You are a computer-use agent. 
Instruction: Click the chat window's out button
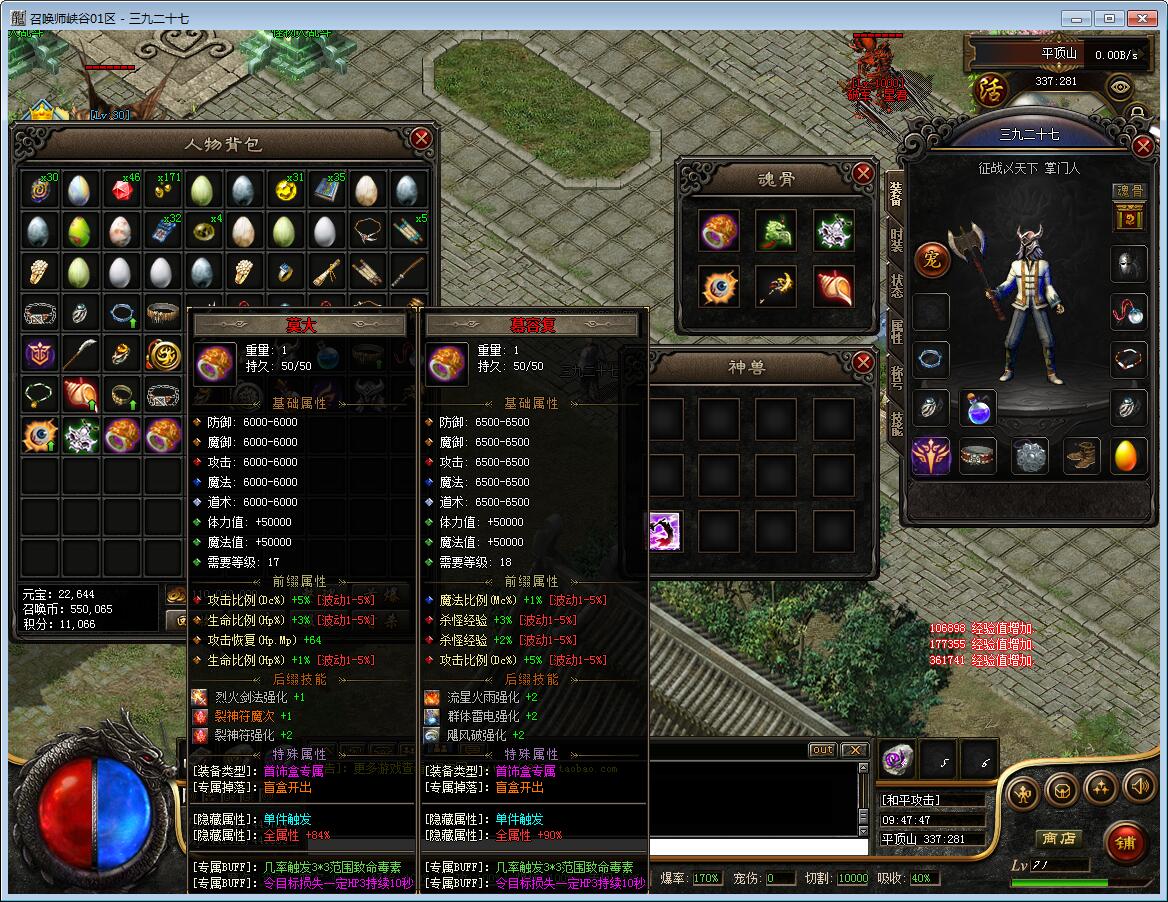pos(822,750)
